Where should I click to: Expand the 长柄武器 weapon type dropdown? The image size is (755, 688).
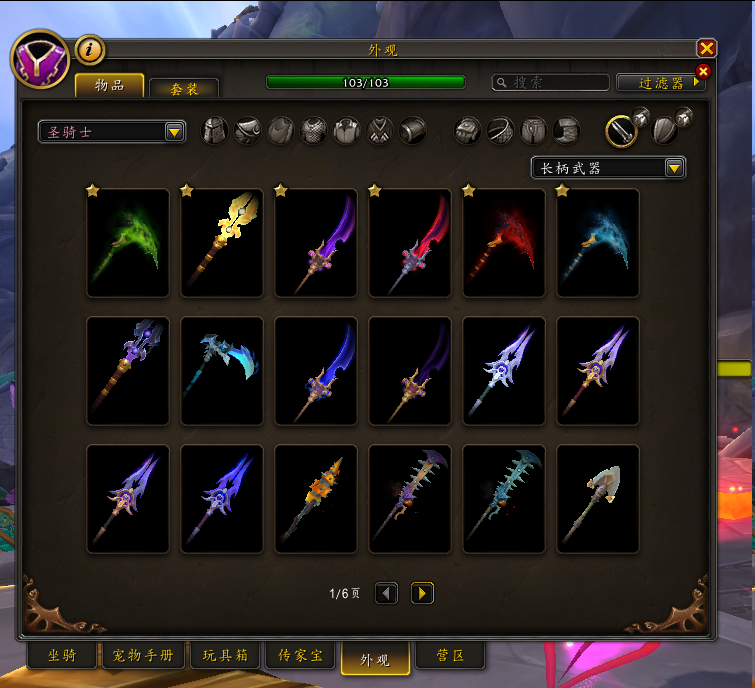click(608, 168)
